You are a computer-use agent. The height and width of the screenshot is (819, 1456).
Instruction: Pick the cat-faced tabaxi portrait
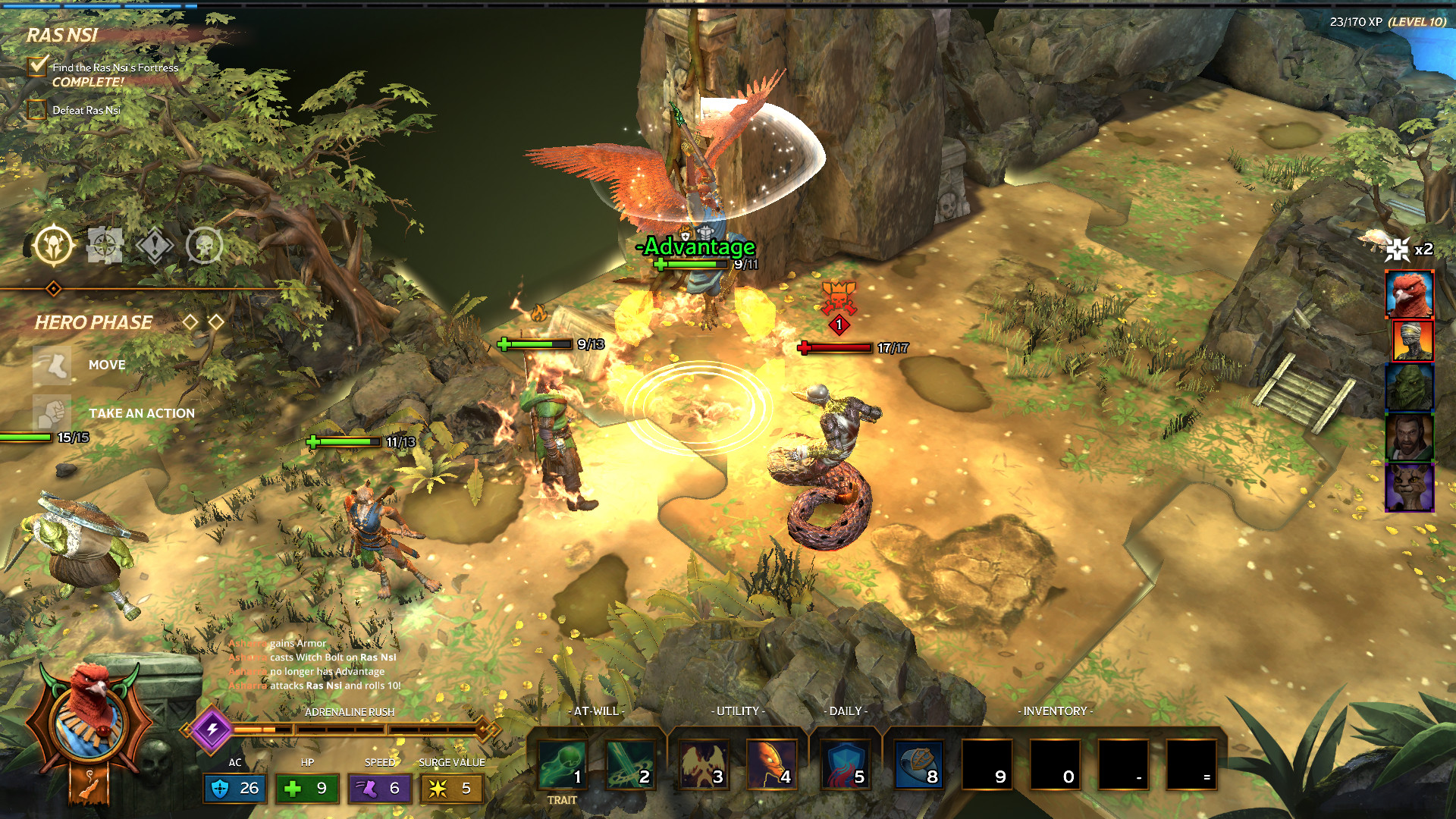point(1409,486)
